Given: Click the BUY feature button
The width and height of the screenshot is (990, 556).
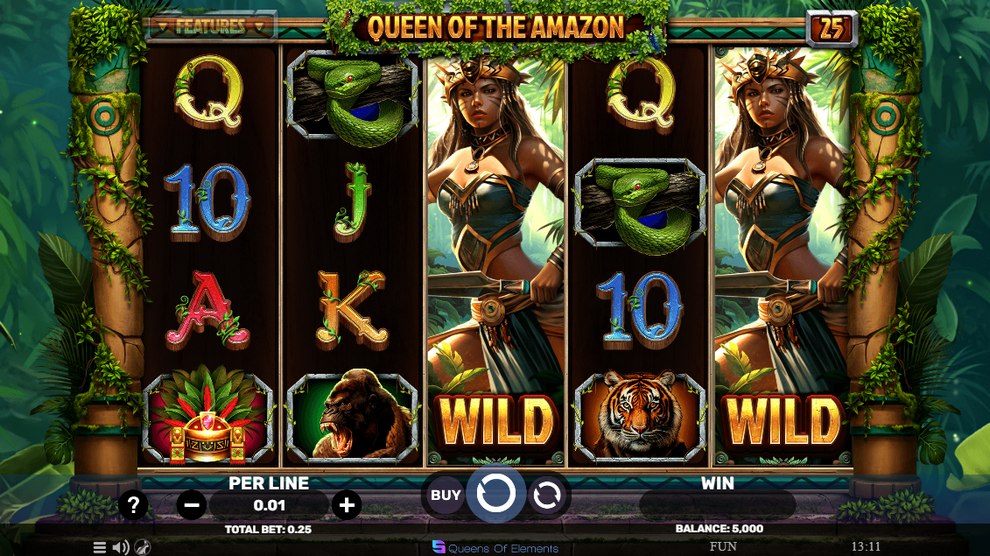Looking at the screenshot, I should 446,494.
